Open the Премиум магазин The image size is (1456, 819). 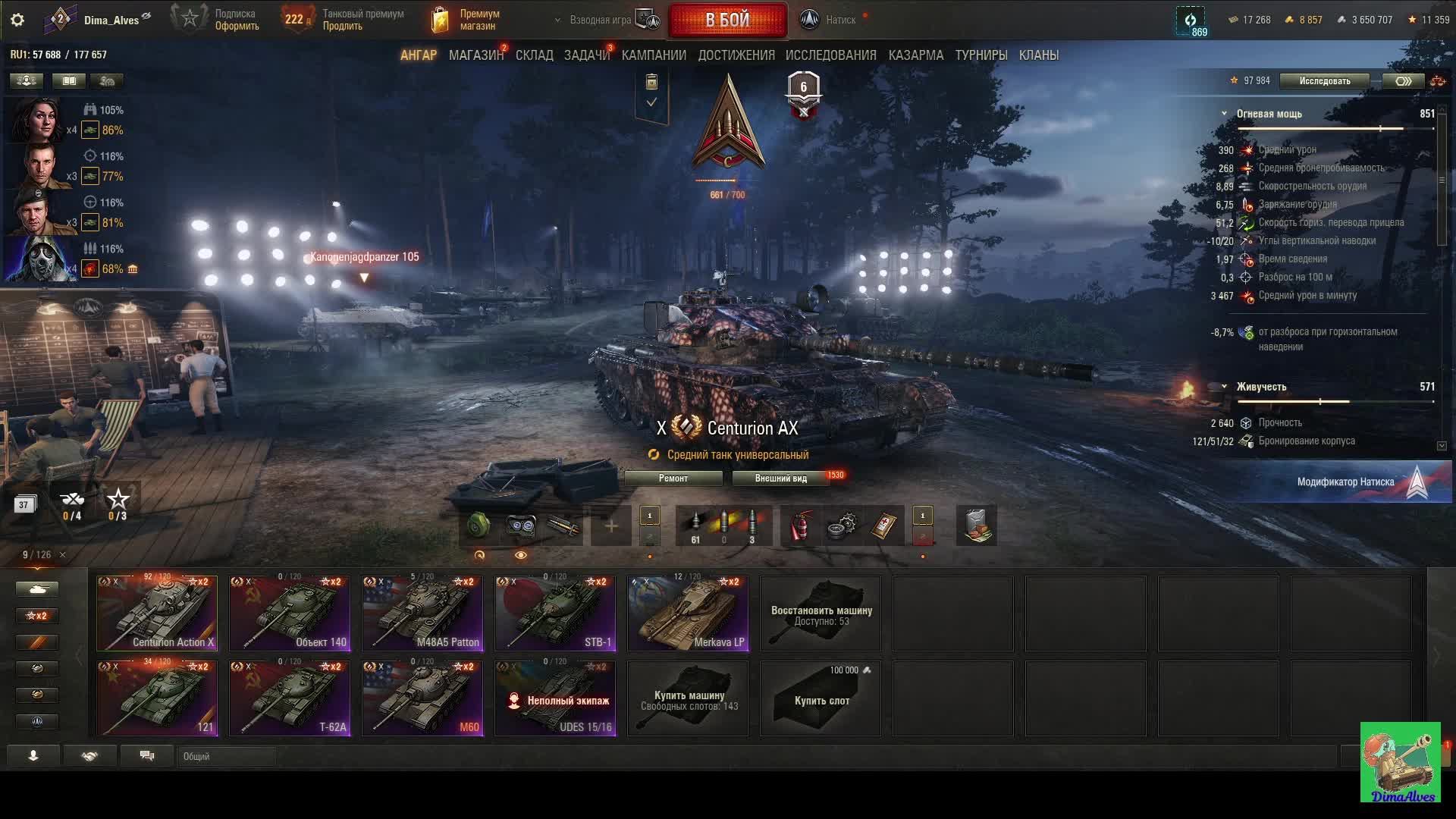pos(466,20)
